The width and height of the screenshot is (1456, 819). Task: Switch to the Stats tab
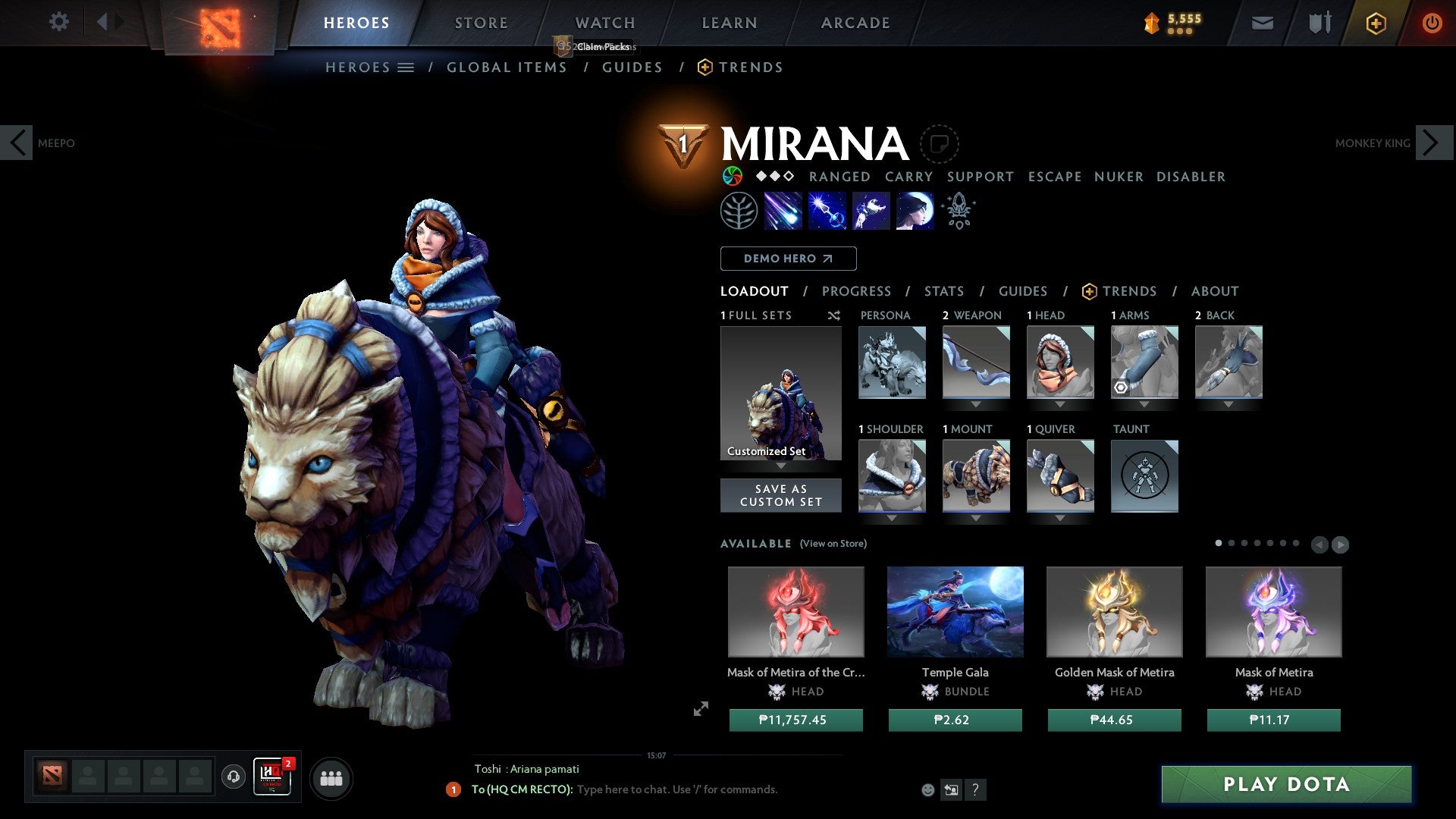pos(943,290)
